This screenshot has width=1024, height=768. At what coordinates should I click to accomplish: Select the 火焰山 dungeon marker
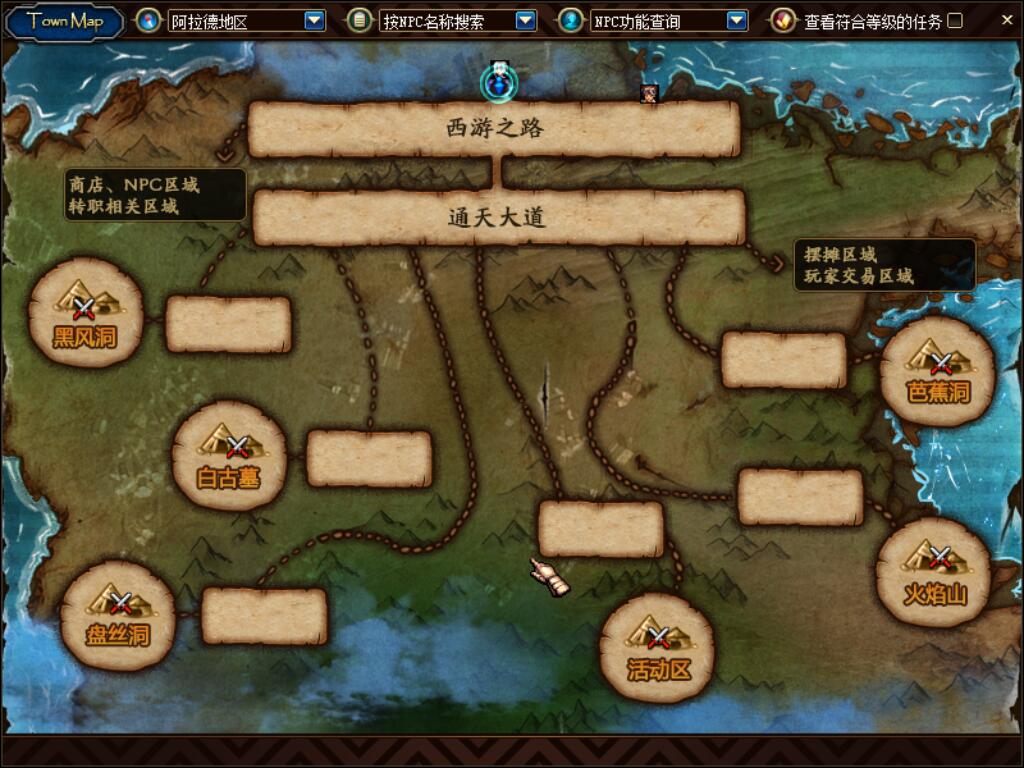935,571
